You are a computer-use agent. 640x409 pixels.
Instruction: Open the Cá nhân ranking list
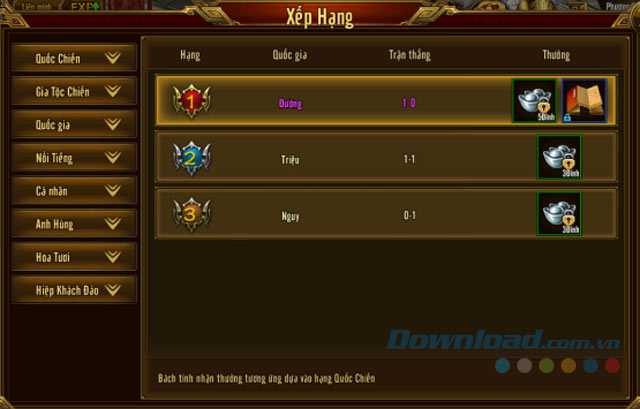pos(74,191)
